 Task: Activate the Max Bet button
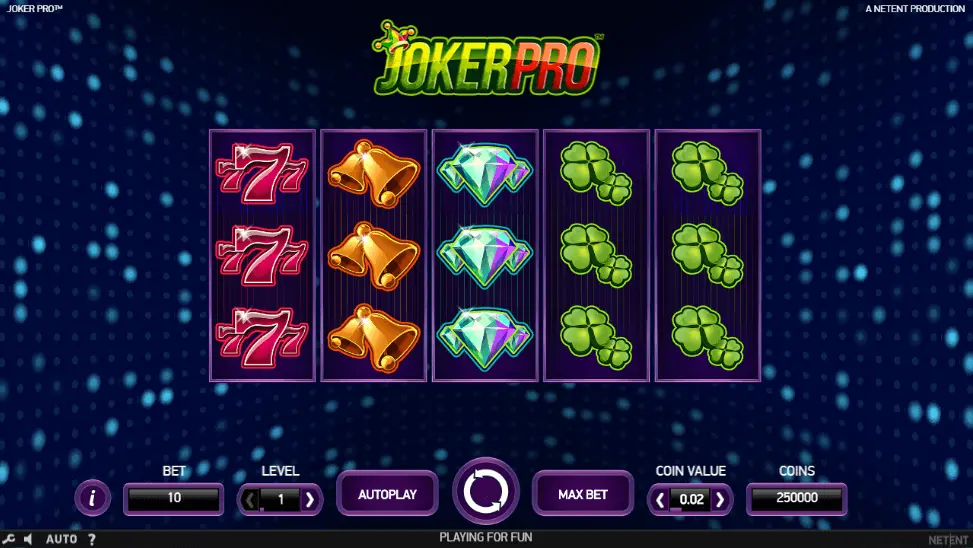pos(583,494)
